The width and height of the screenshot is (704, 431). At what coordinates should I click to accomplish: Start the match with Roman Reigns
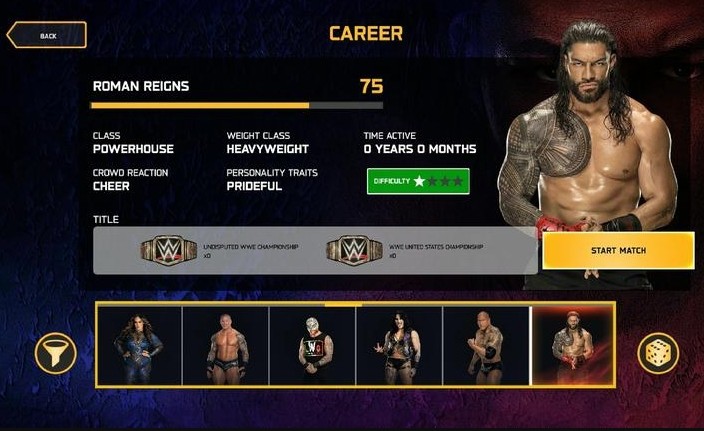point(618,250)
